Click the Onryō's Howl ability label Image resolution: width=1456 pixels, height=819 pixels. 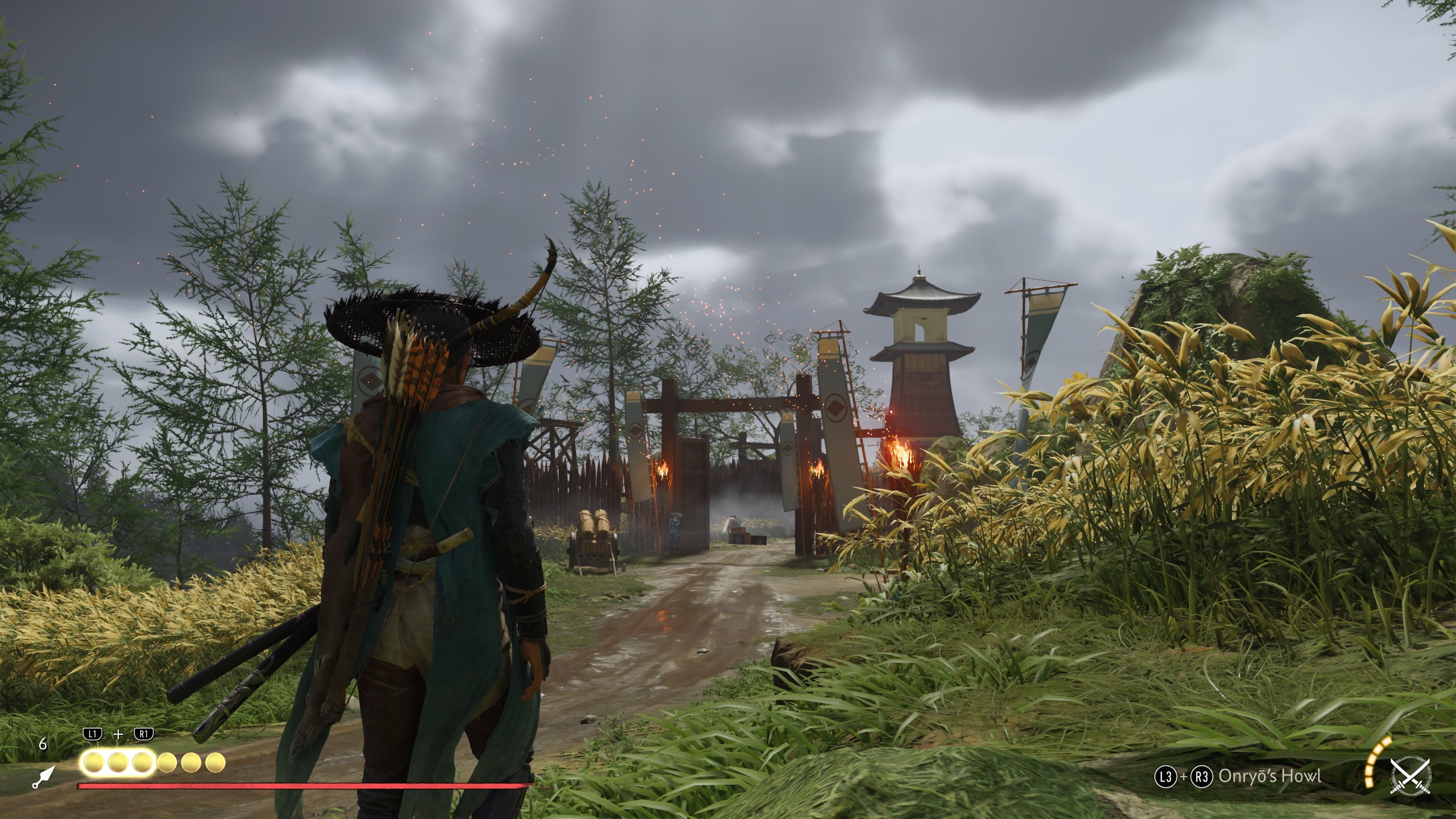[x=1269, y=776]
